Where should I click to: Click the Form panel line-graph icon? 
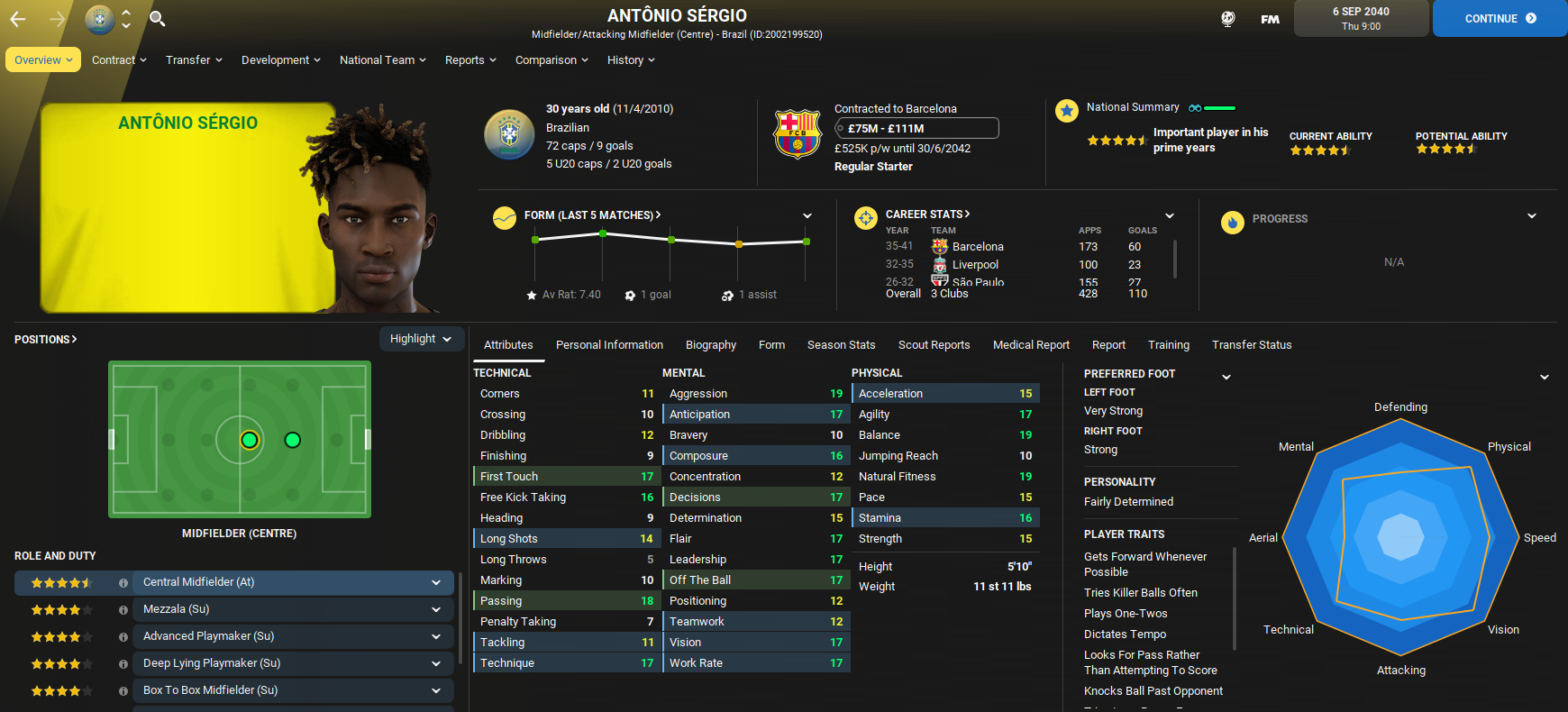504,217
